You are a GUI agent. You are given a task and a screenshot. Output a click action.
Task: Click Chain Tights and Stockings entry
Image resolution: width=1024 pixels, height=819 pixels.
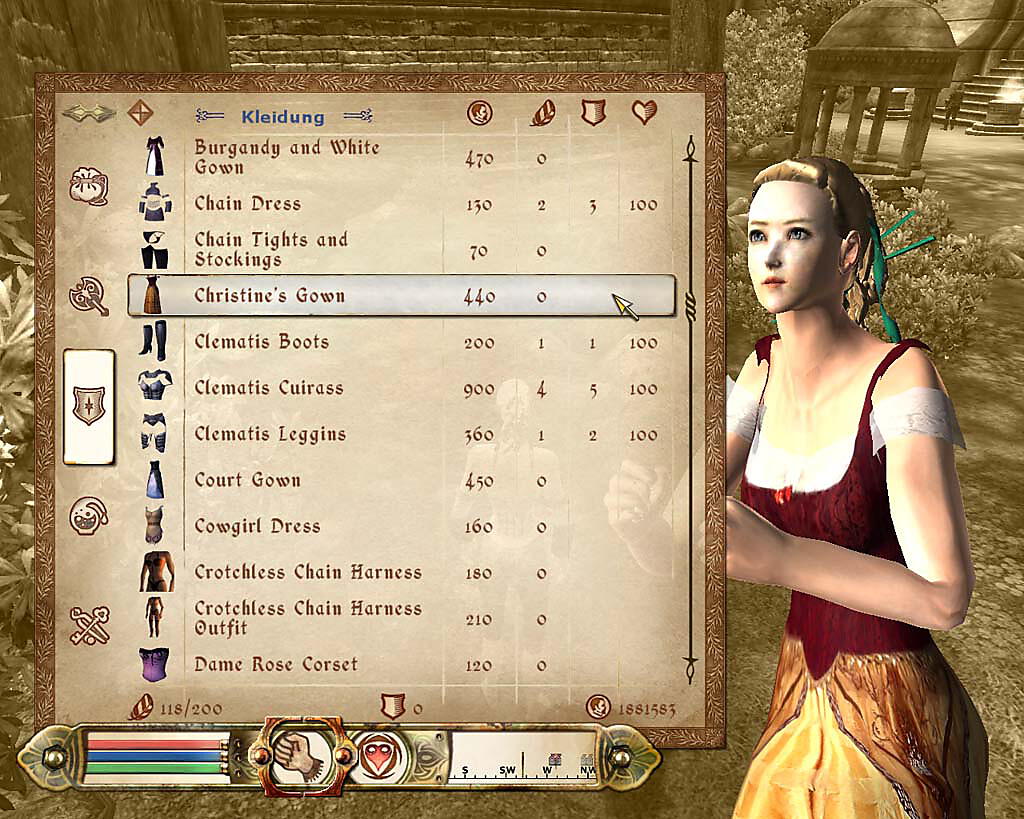point(271,250)
